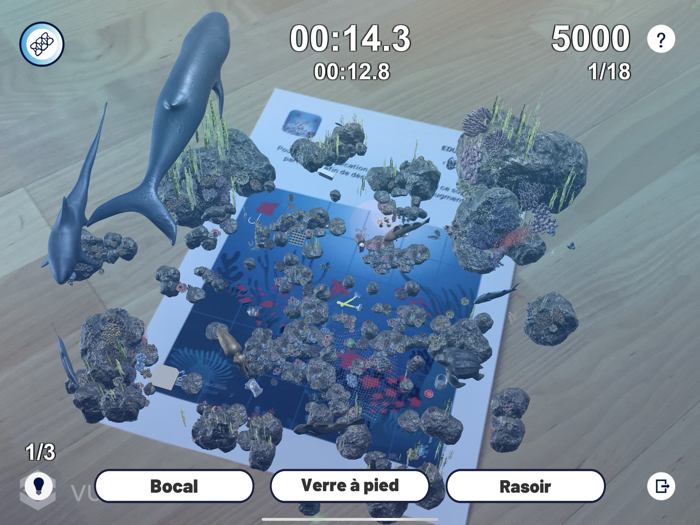Choose the Bocal answer button
The image size is (700, 525).
coord(174,487)
